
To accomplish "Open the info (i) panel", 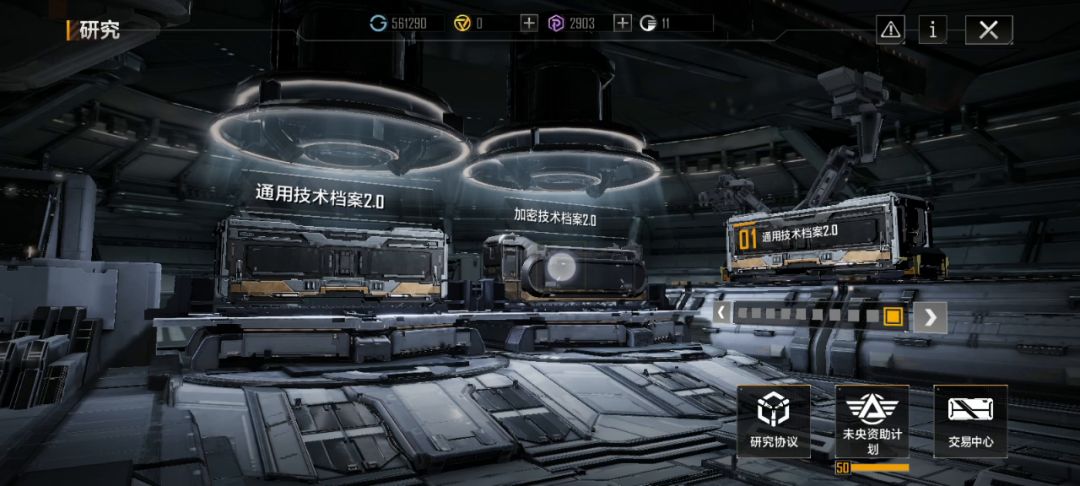I will [932, 30].
